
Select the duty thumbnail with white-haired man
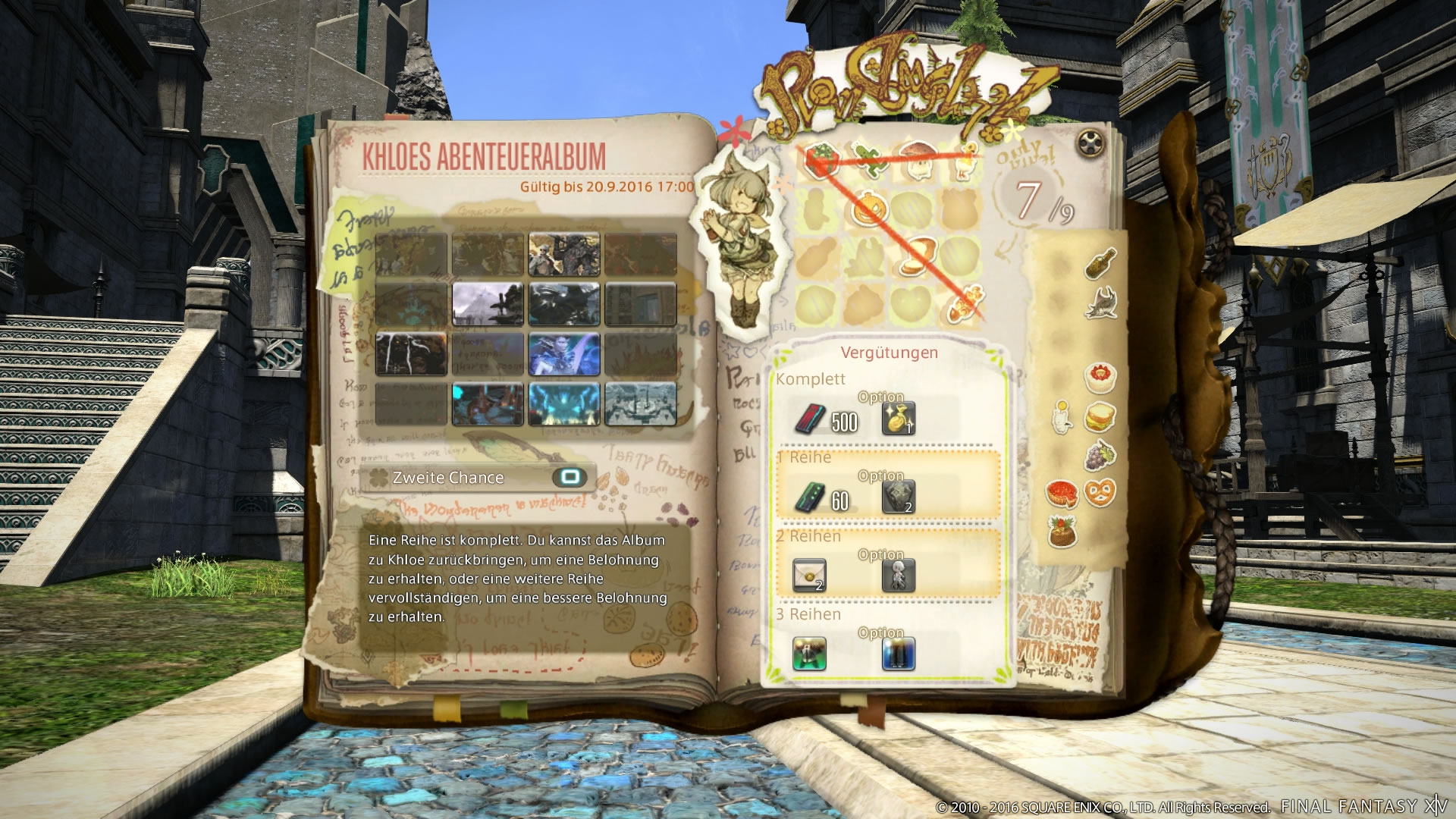pyautogui.click(x=563, y=254)
